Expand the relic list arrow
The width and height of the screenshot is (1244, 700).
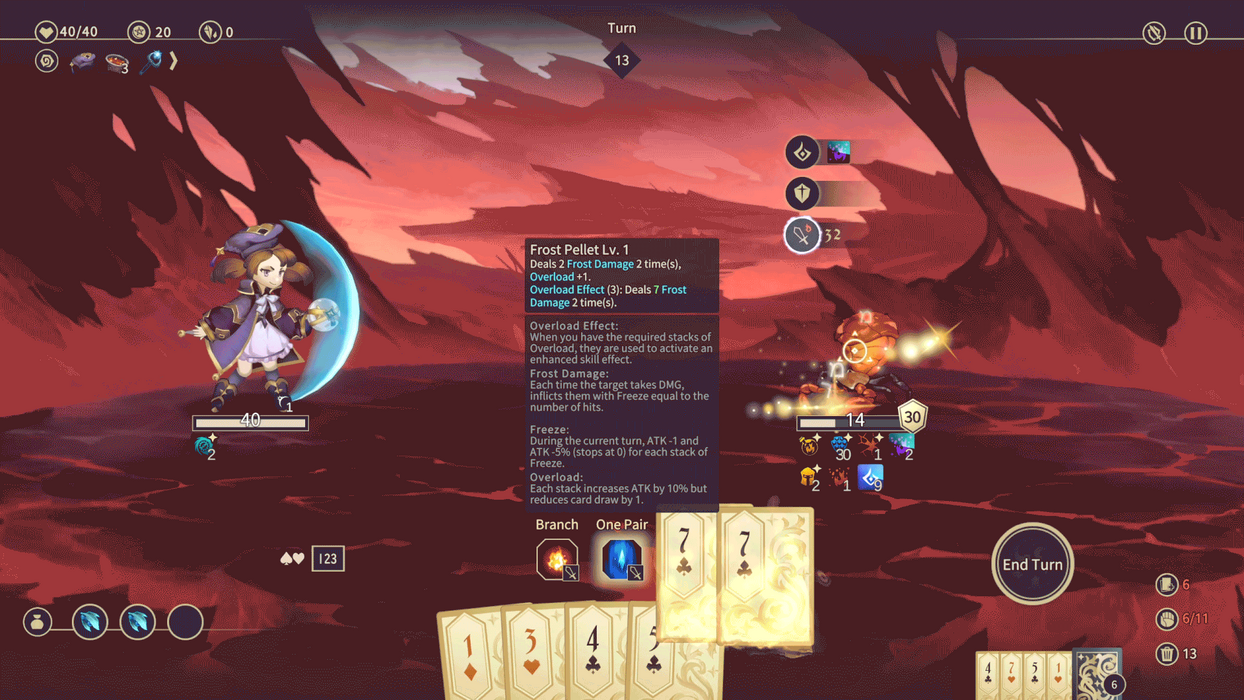[174, 61]
